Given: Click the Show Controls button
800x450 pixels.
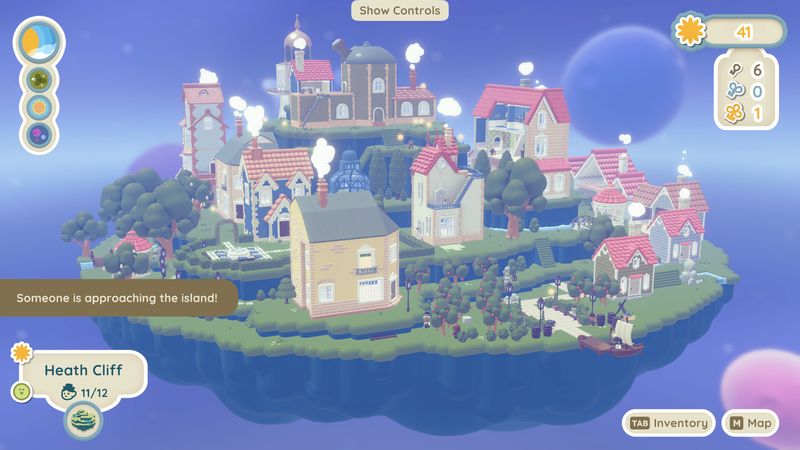Looking at the screenshot, I should click(400, 11).
